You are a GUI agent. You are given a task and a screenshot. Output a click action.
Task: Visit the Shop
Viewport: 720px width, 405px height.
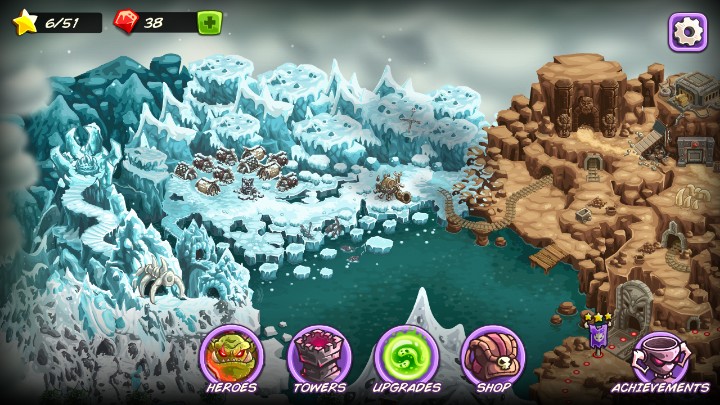tap(493, 357)
